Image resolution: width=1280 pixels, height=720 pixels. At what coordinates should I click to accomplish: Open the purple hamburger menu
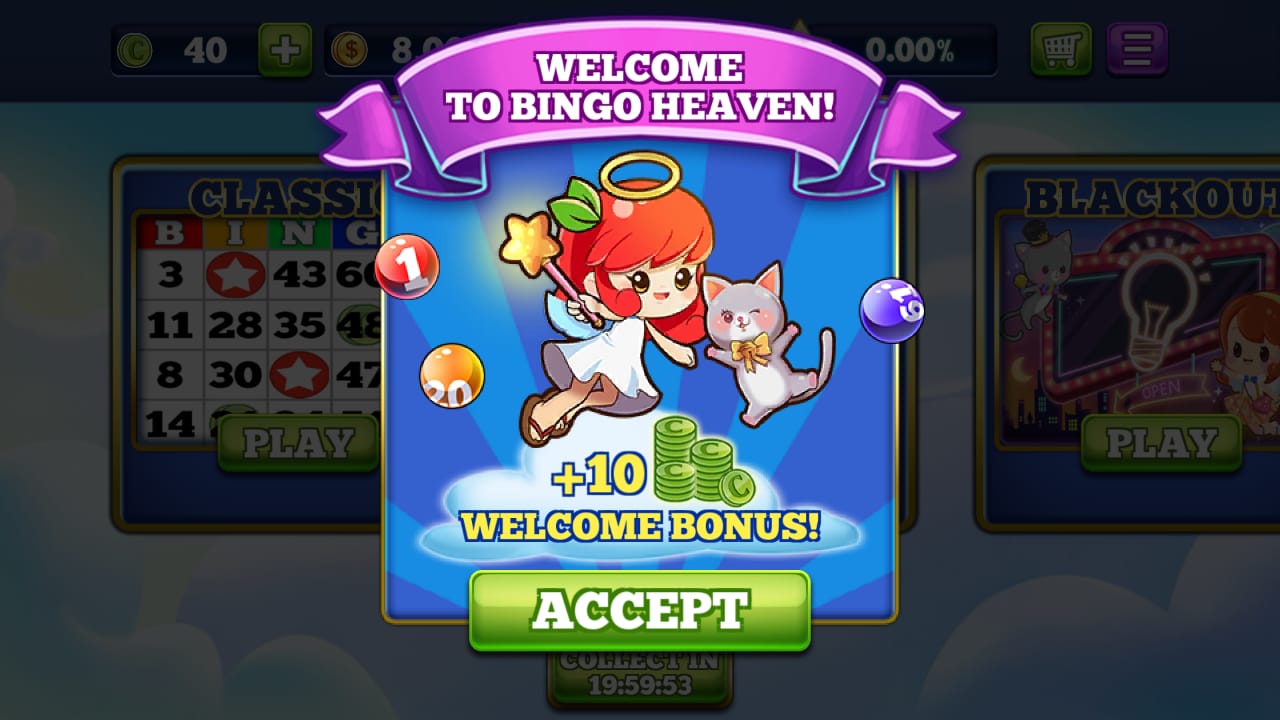click(1137, 49)
